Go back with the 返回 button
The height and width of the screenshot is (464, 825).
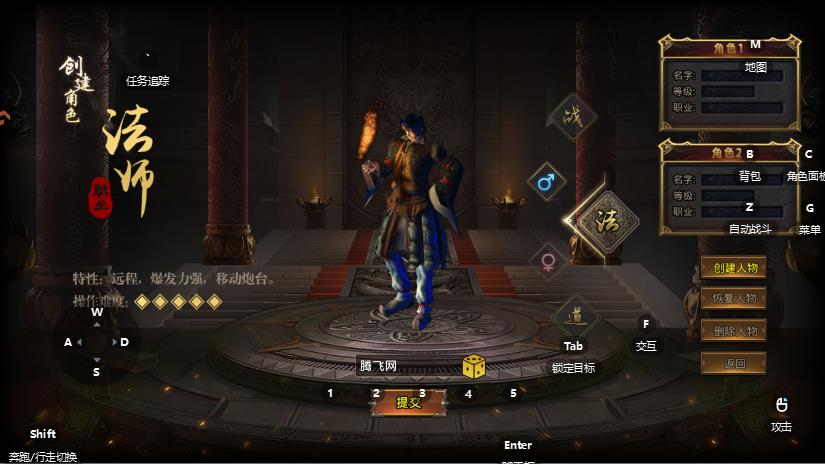click(x=733, y=363)
